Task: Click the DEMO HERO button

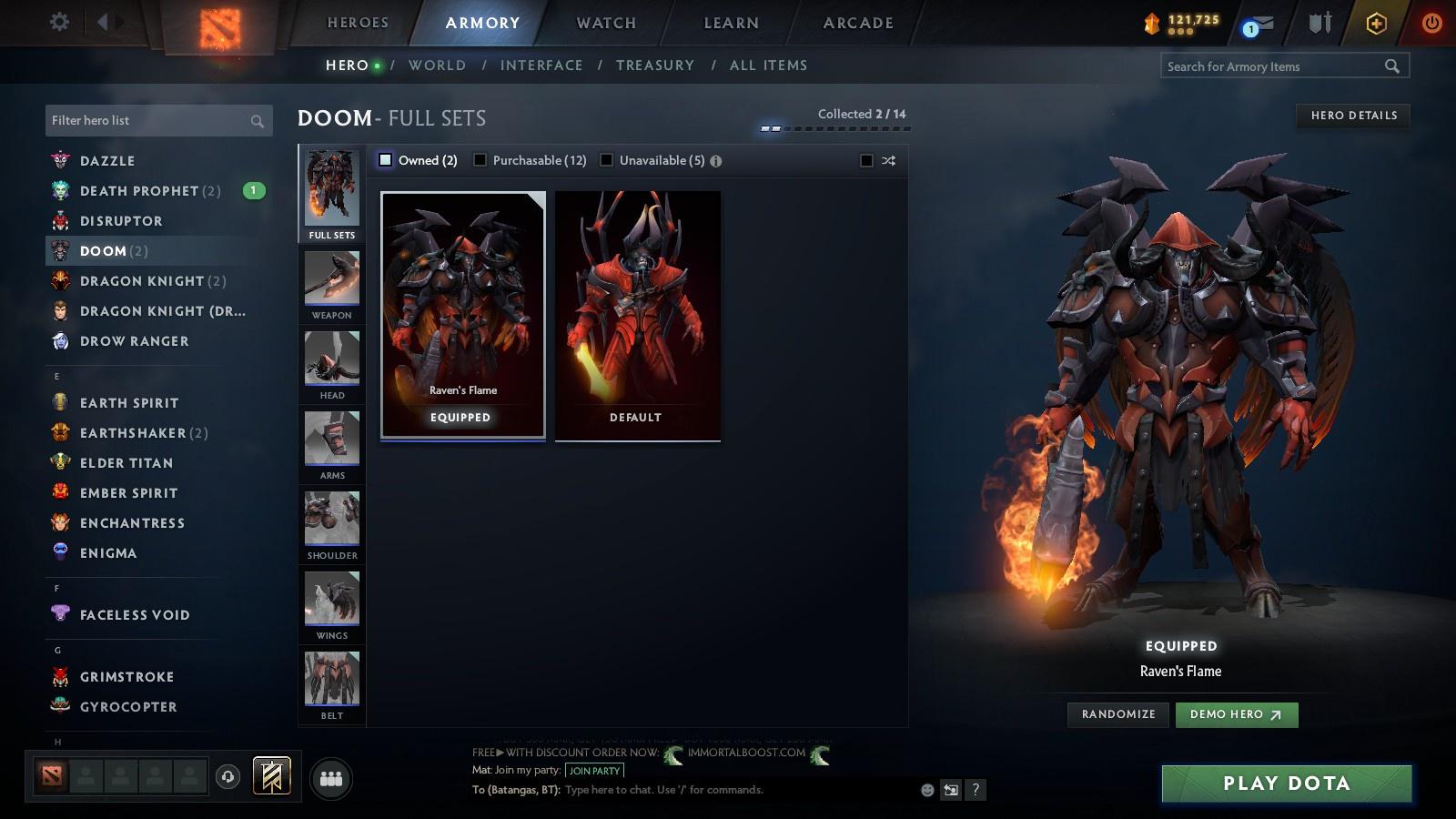Action: [x=1236, y=714]
